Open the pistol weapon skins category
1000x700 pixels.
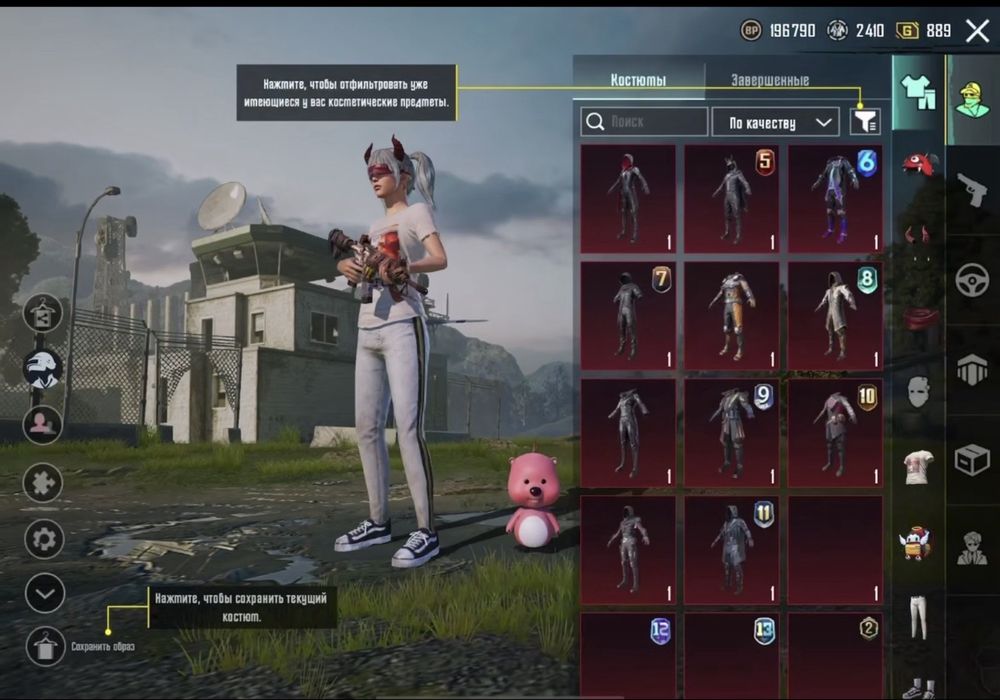971,189
